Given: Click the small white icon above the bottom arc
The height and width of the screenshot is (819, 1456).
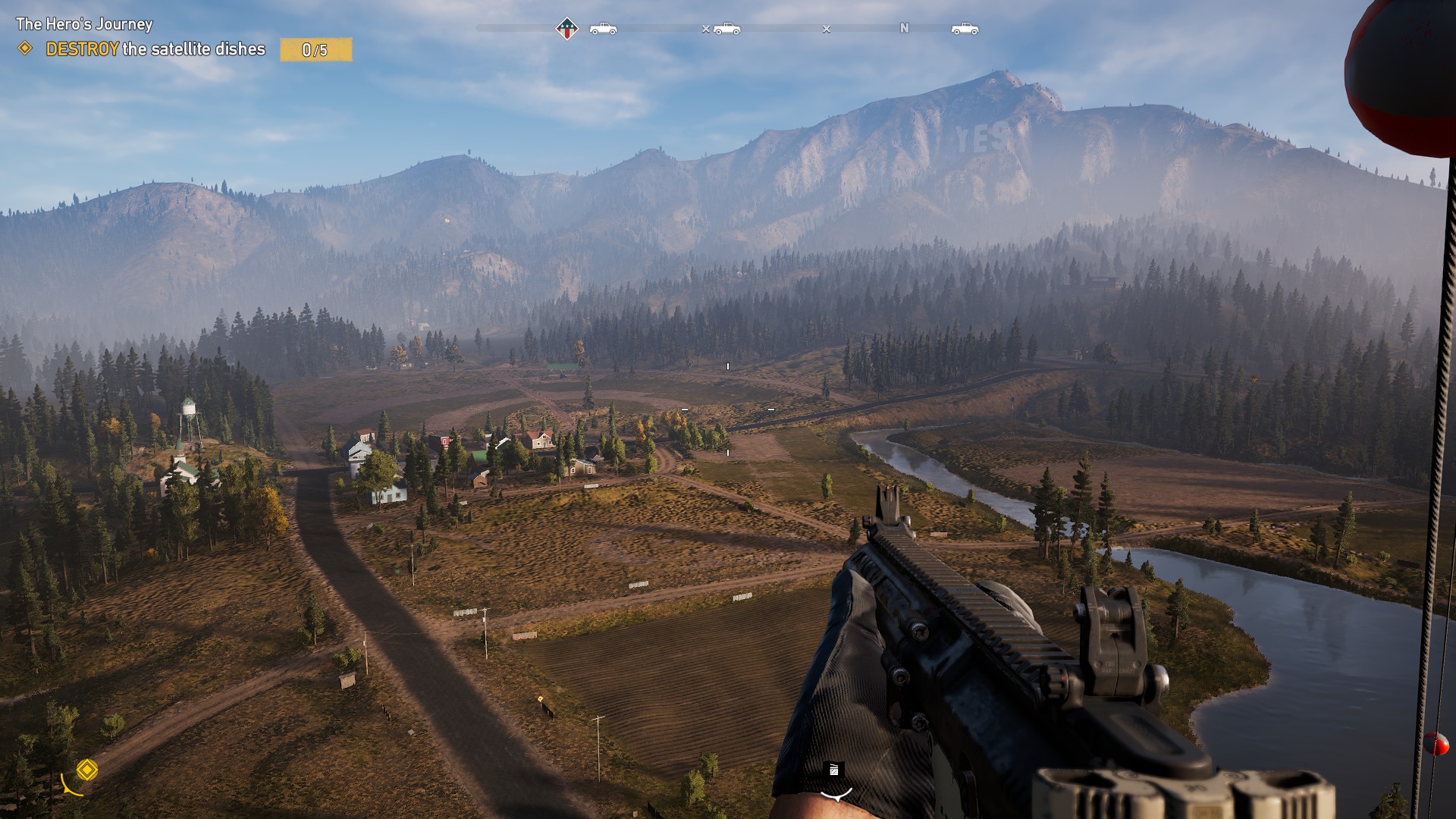Looking at the screenshot, I should pyautogui.click(x=833, y=770).
